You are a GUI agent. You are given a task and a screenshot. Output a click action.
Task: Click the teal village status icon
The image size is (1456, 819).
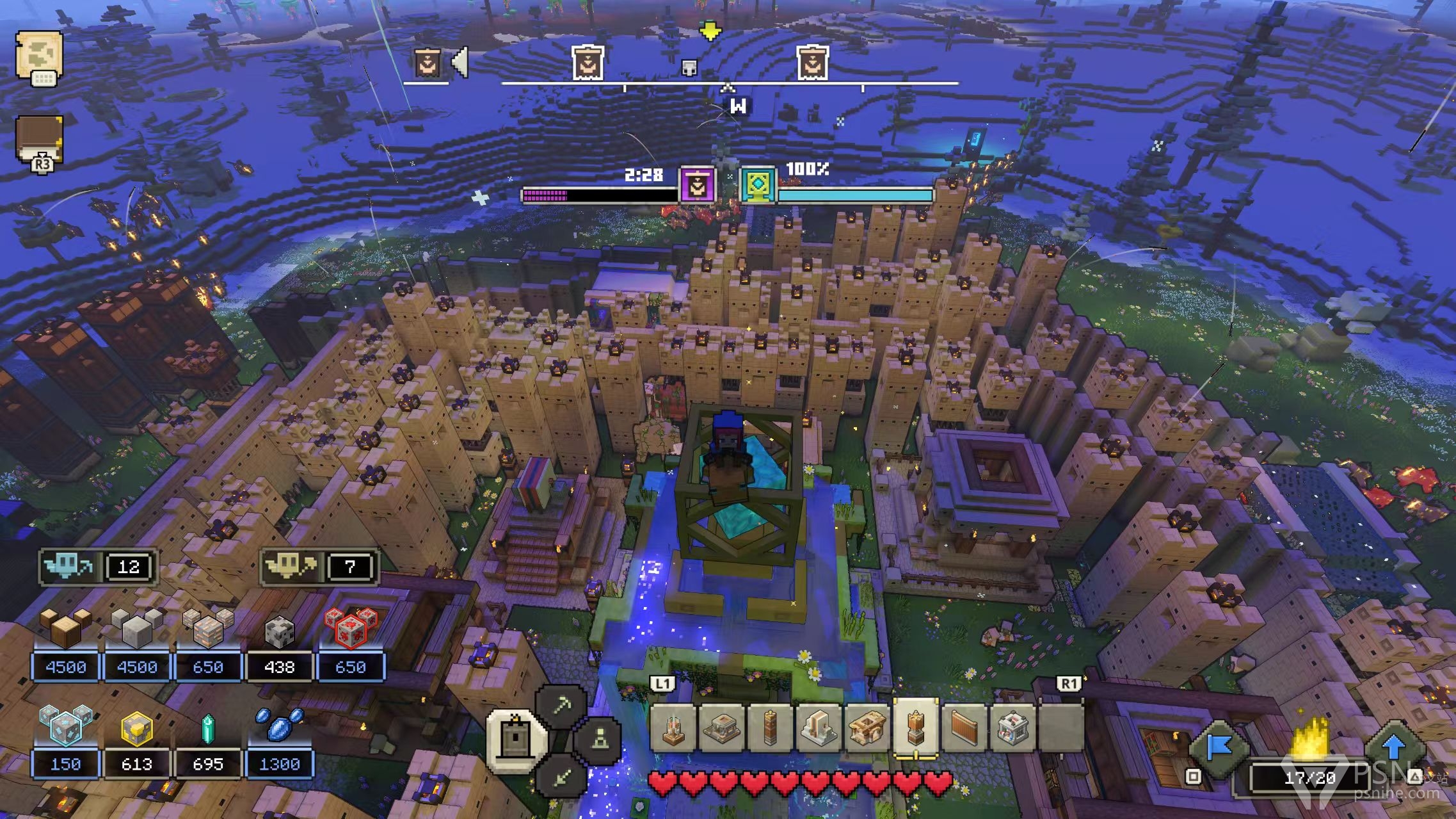click(758, 185)
